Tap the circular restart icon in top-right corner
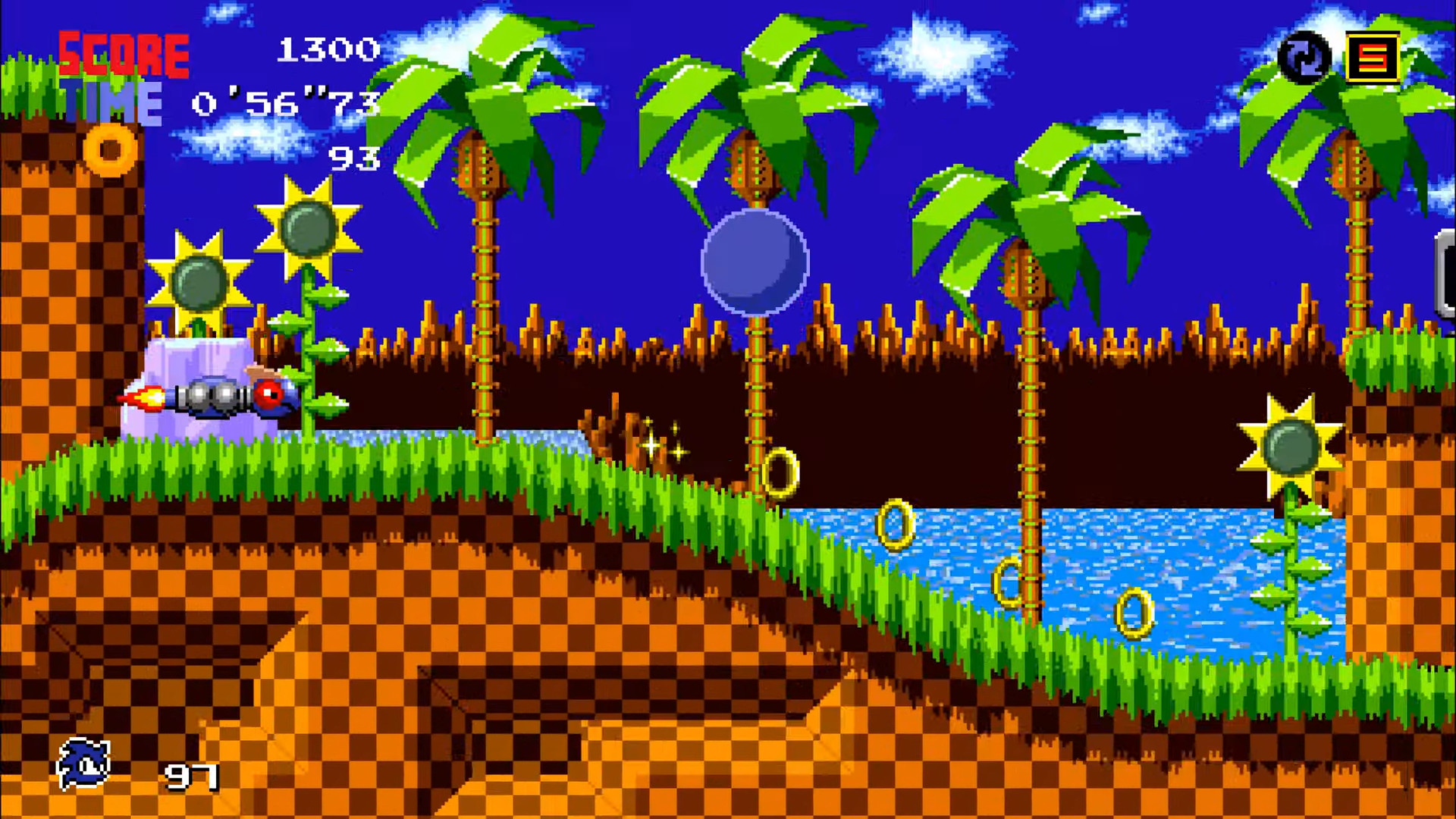 click(1303, 56)
